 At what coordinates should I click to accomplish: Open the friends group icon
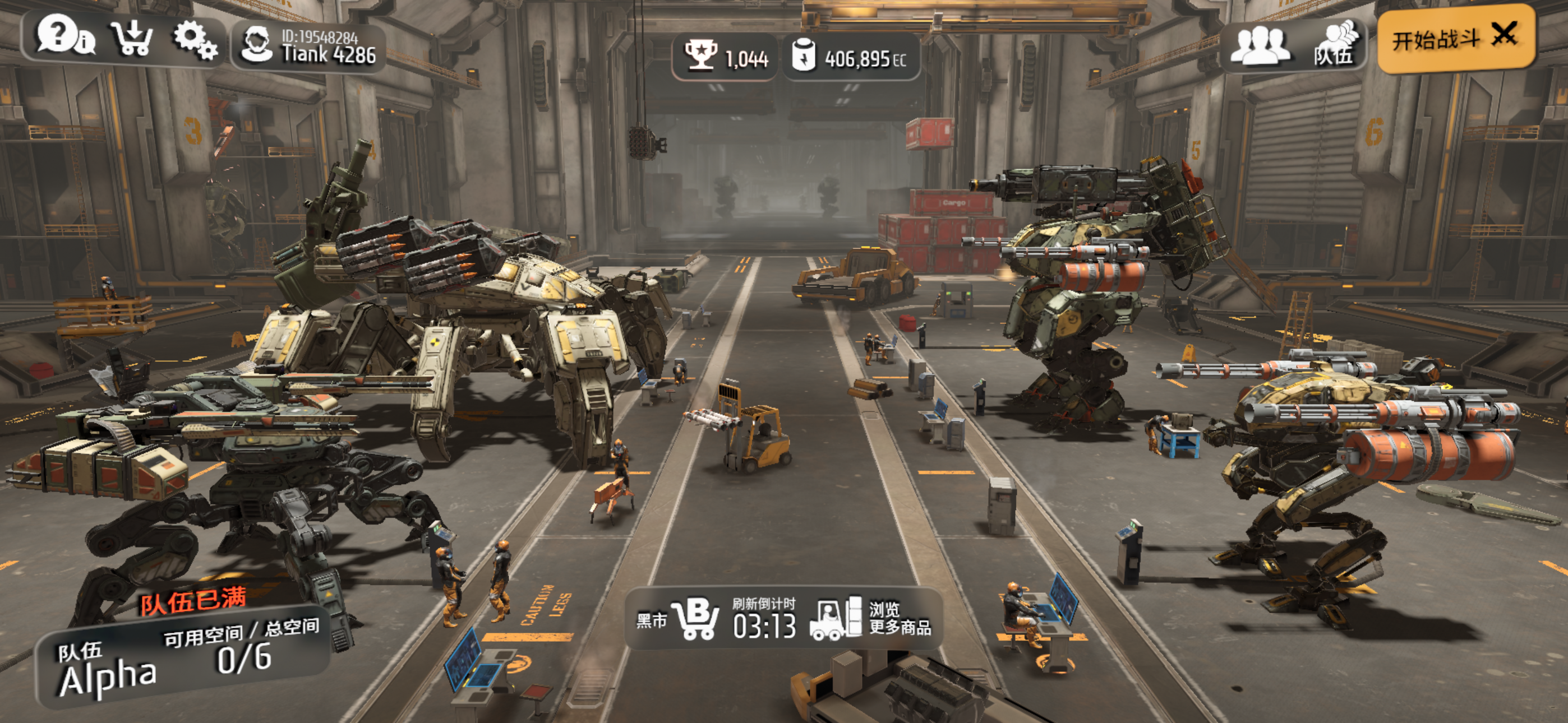[1259, 44]
